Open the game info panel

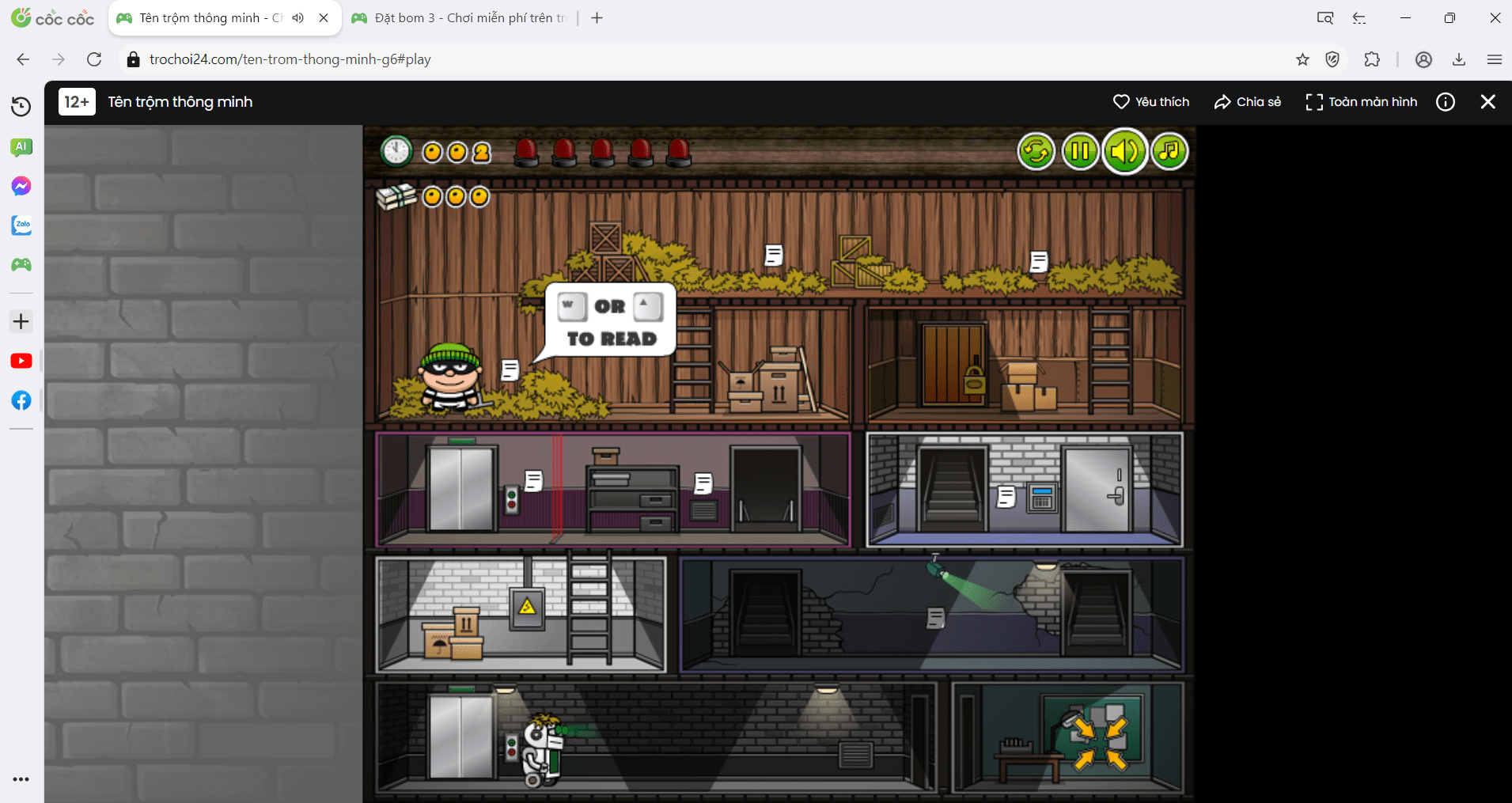[x=1446, y=101]
